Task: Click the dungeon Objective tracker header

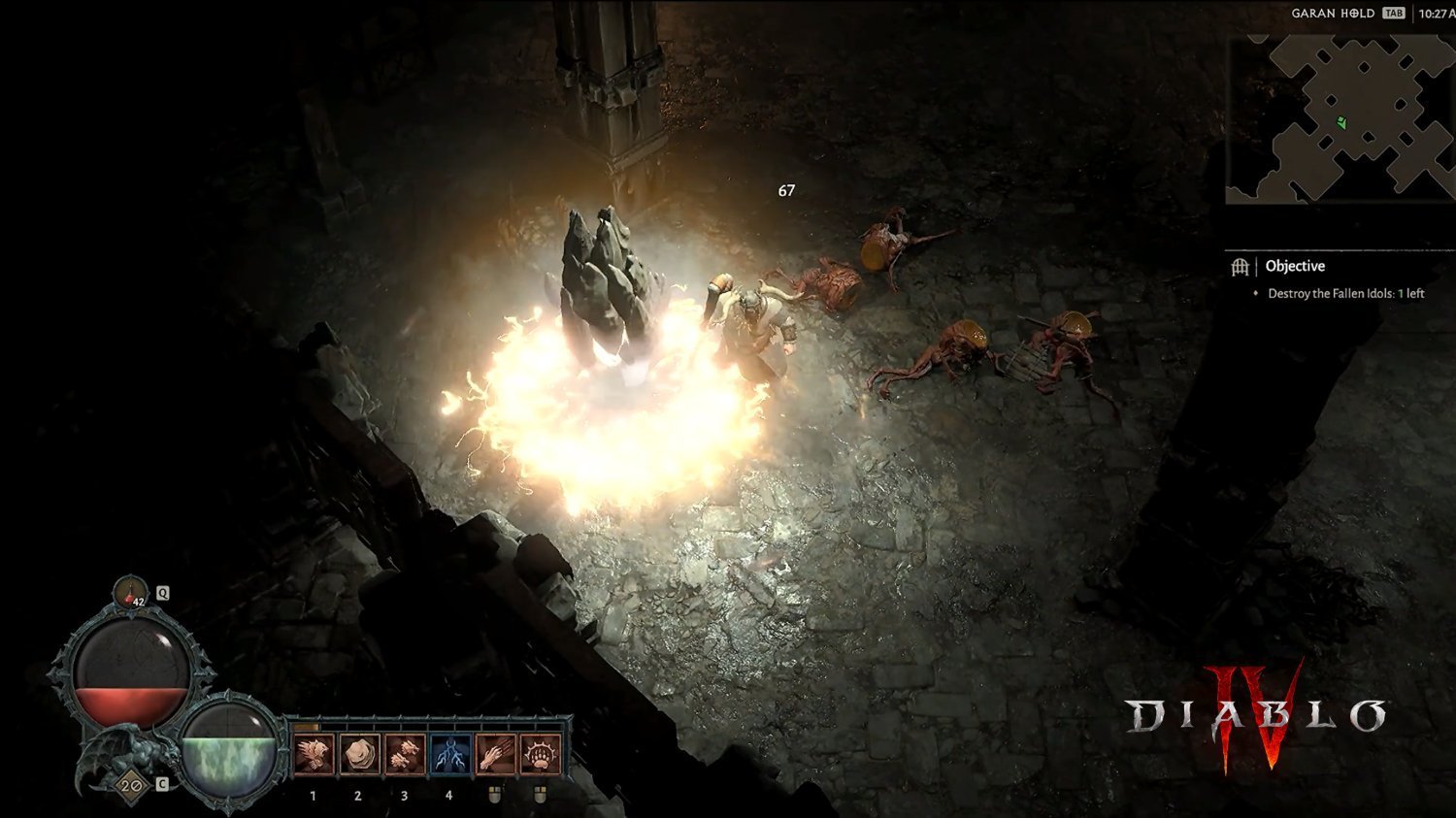Action: 1295,266
